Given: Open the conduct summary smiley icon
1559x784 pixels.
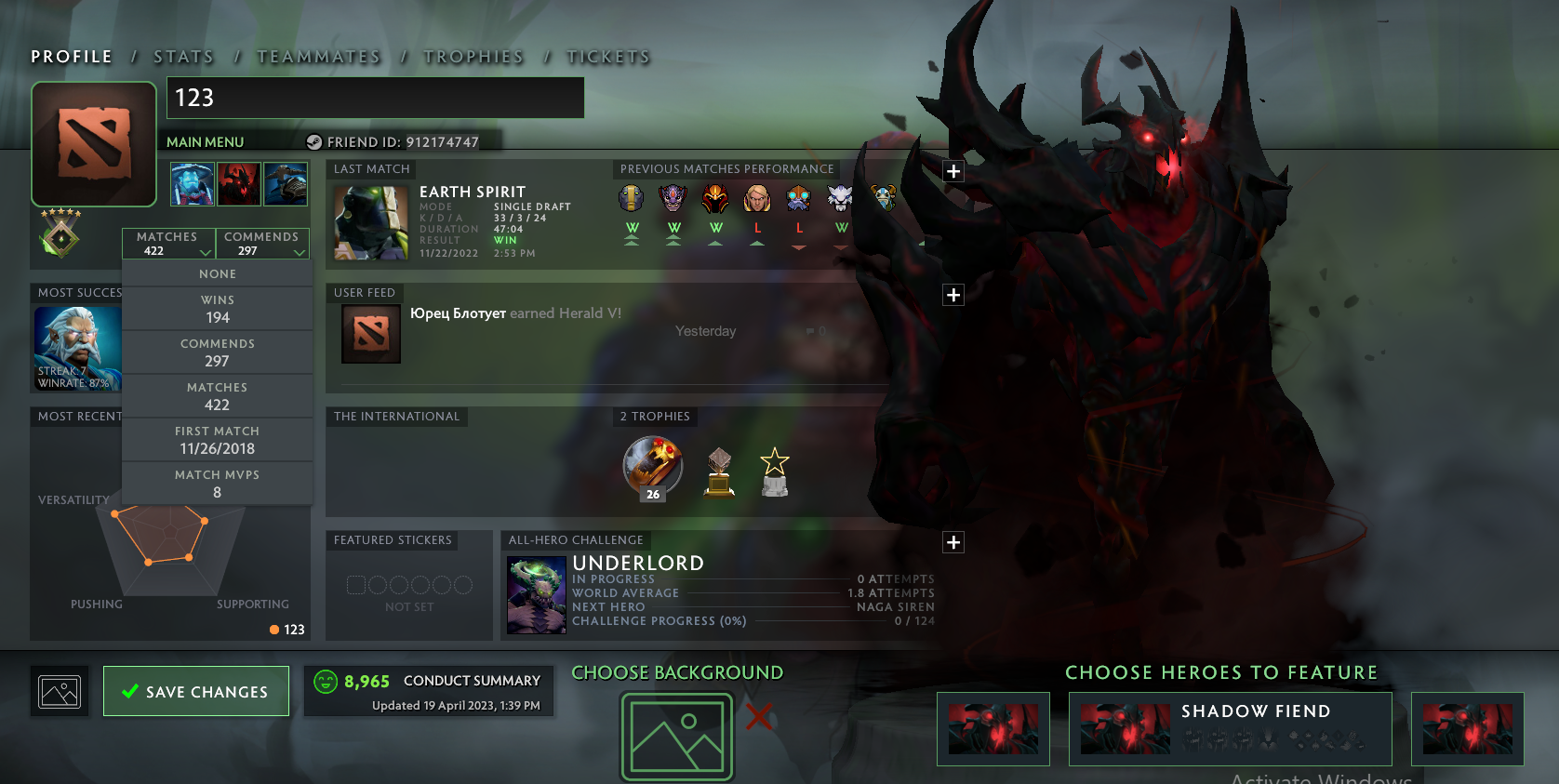Looking at the screenshot, I should click(326, 682).
